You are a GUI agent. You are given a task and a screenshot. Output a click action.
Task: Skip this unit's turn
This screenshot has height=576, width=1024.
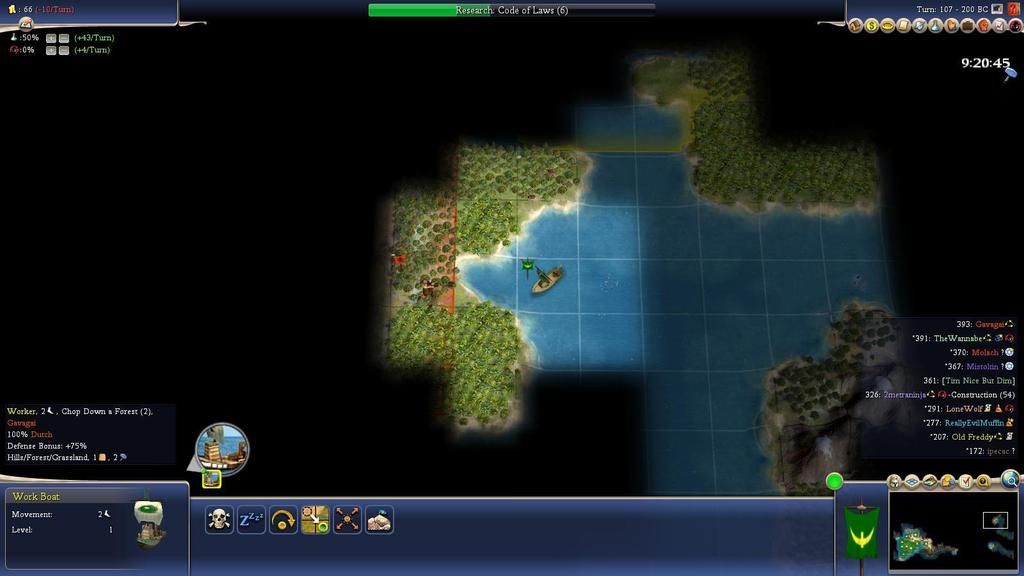(x=283, y=519)
